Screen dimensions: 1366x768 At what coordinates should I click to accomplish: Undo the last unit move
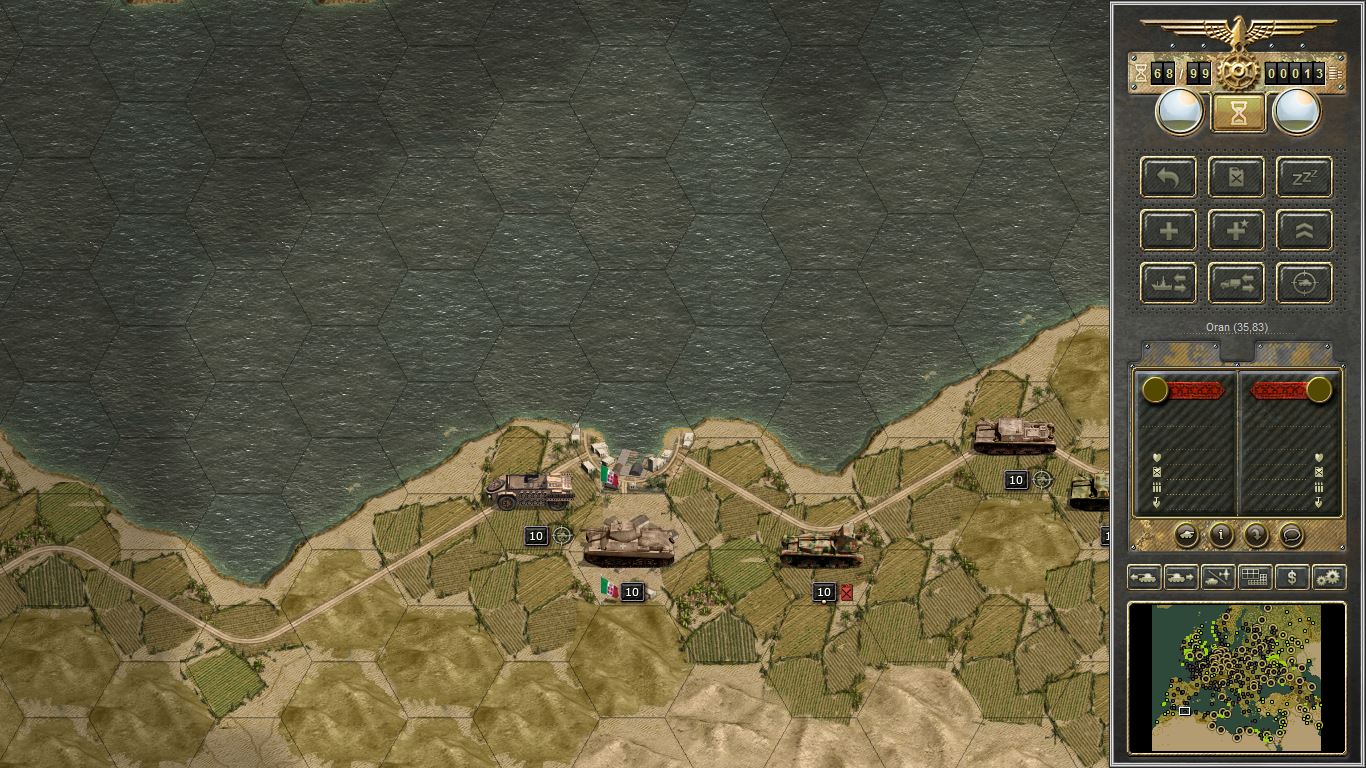point(1168,177)
